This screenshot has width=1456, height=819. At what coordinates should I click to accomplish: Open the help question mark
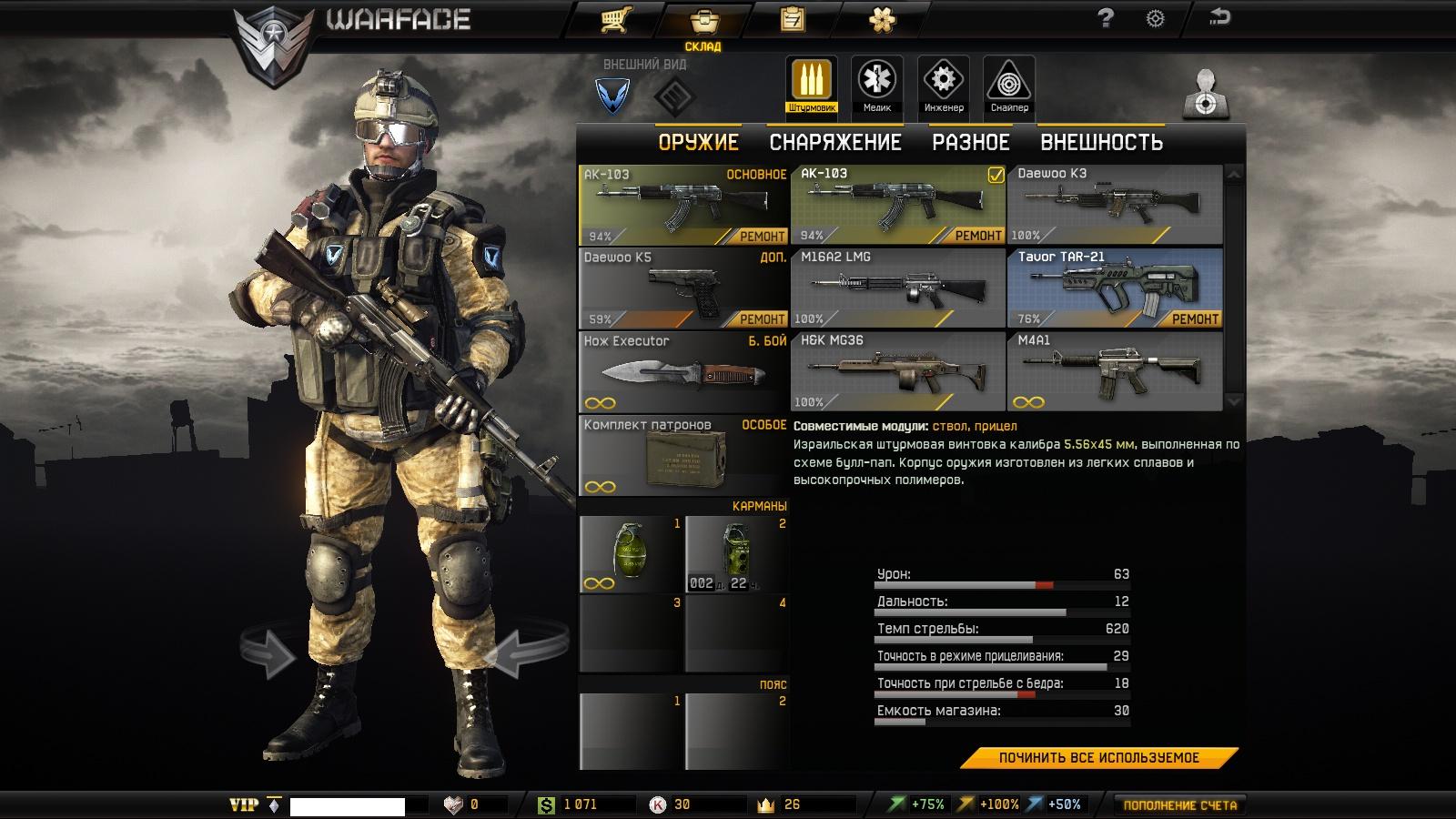[x=1106, y=17]
